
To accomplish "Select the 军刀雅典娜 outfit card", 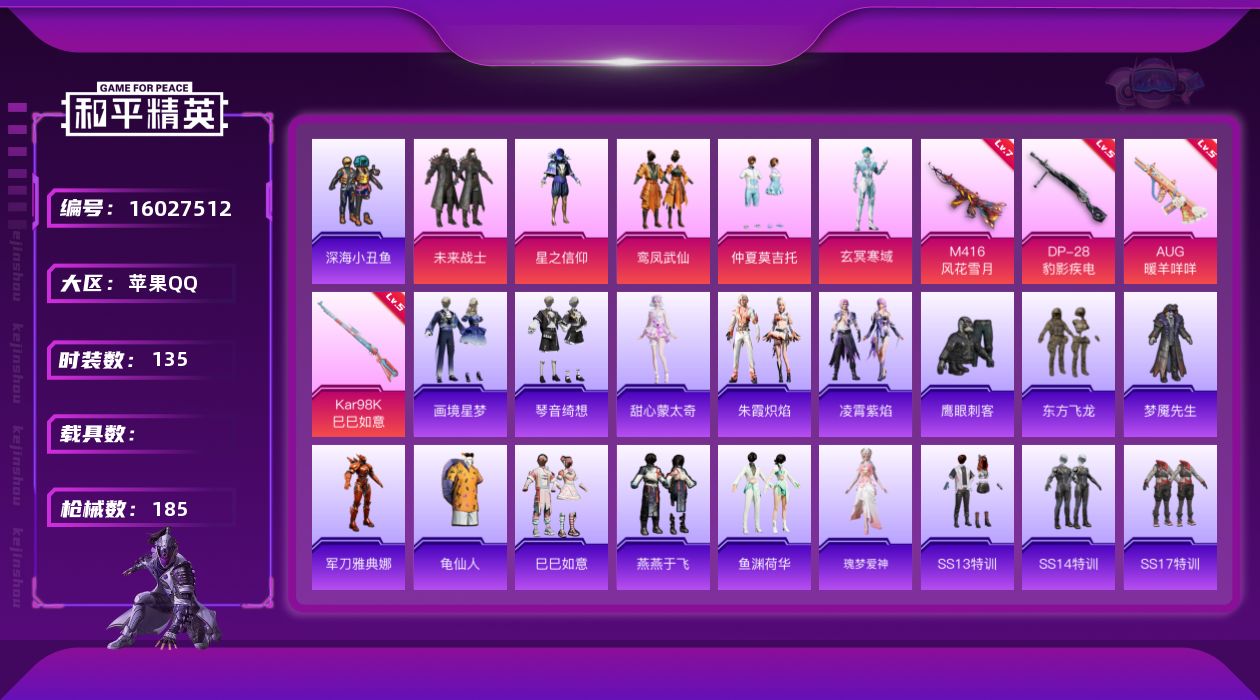I will (358, 517).
